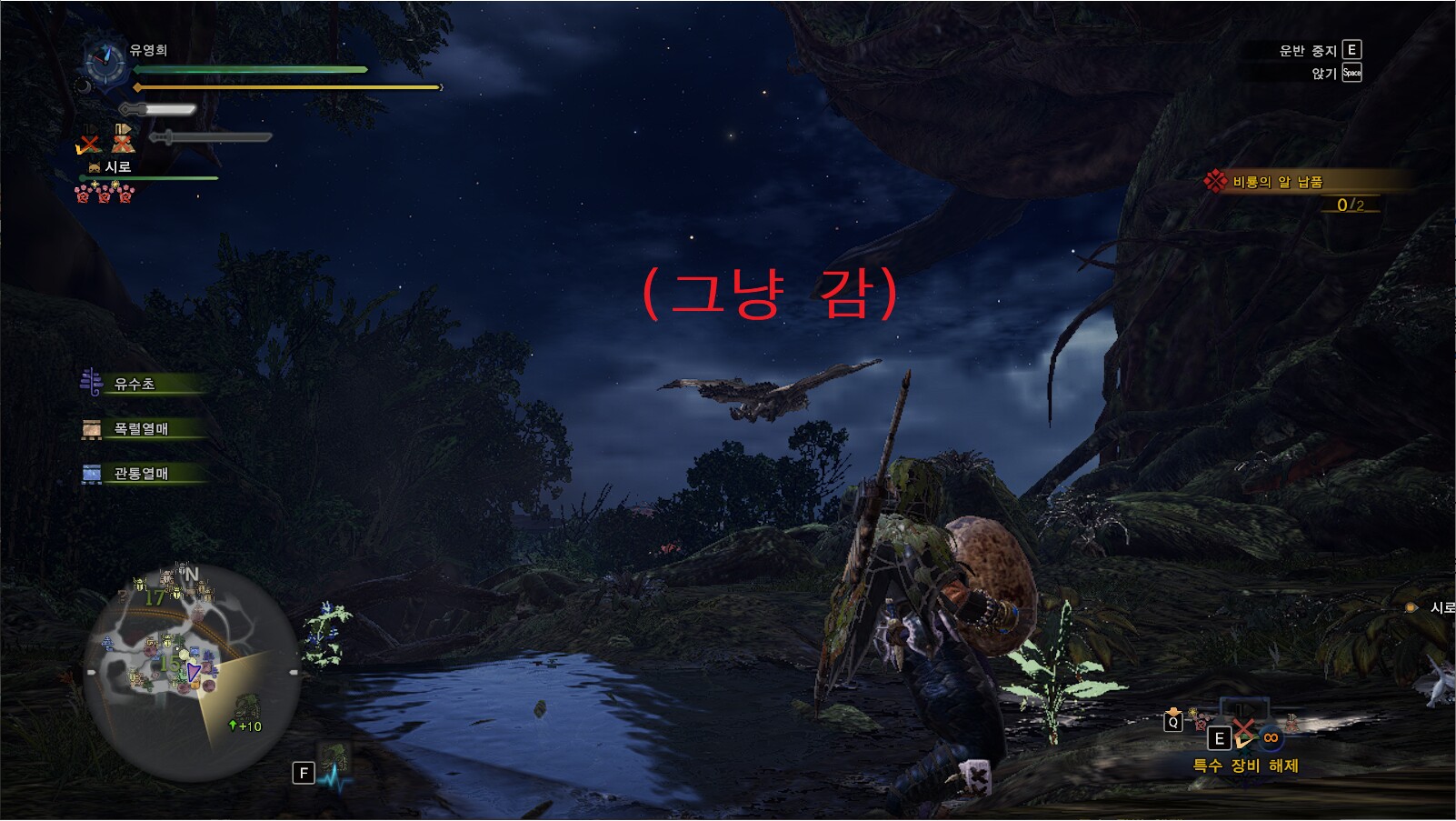Click the moon phase indicator below the compass
This screenshot has height=821, width=1456.
pos(85,87)
